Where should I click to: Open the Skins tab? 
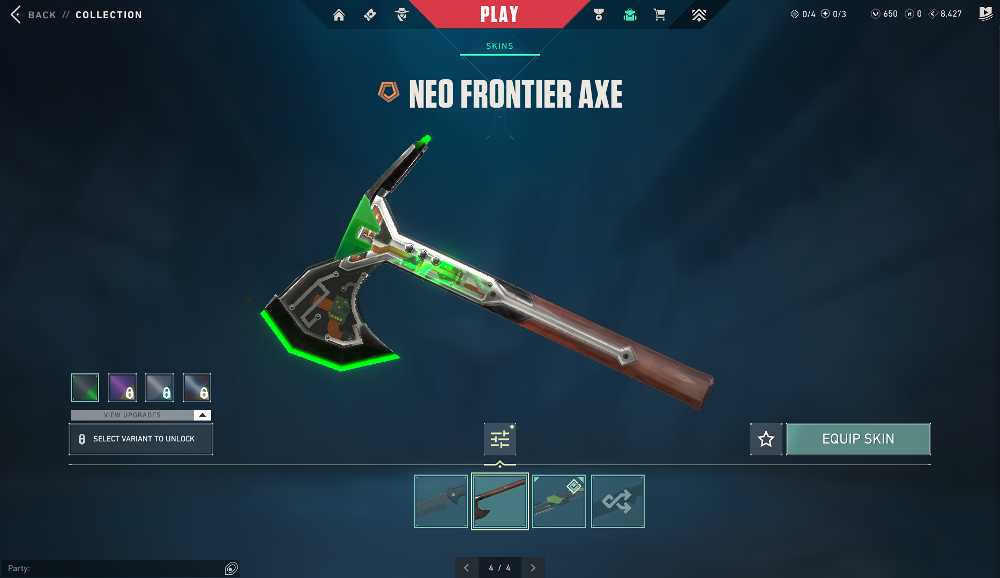tap(499, 46)
